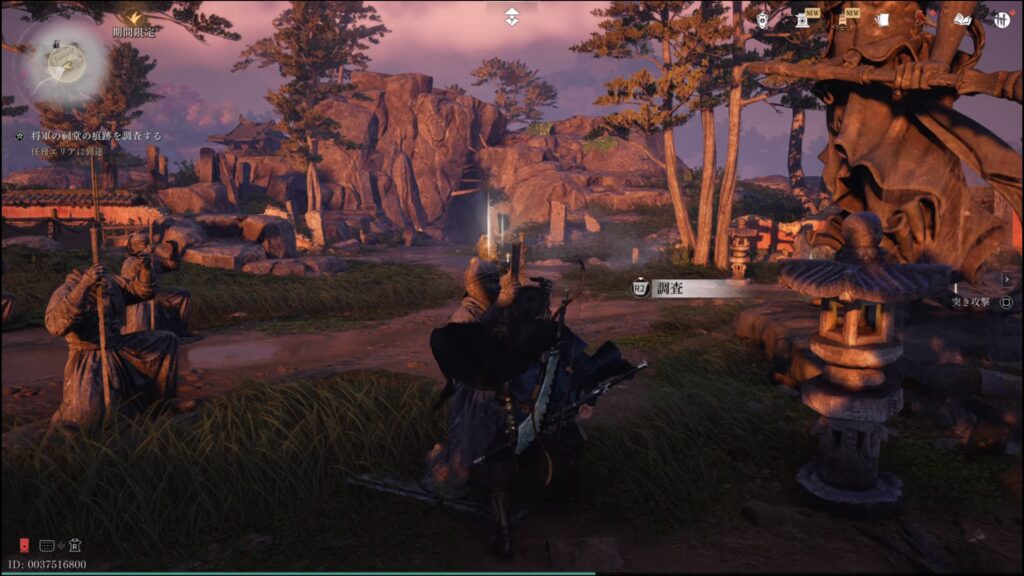Click the top-center dropdown arrow marker
The image size is (1024, 576).
point(511,17)
